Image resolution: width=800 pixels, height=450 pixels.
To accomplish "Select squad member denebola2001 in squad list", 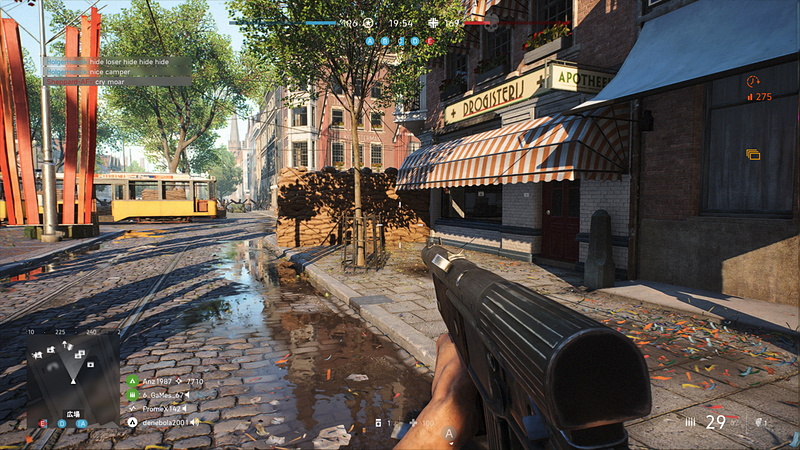I will point(160,422).
